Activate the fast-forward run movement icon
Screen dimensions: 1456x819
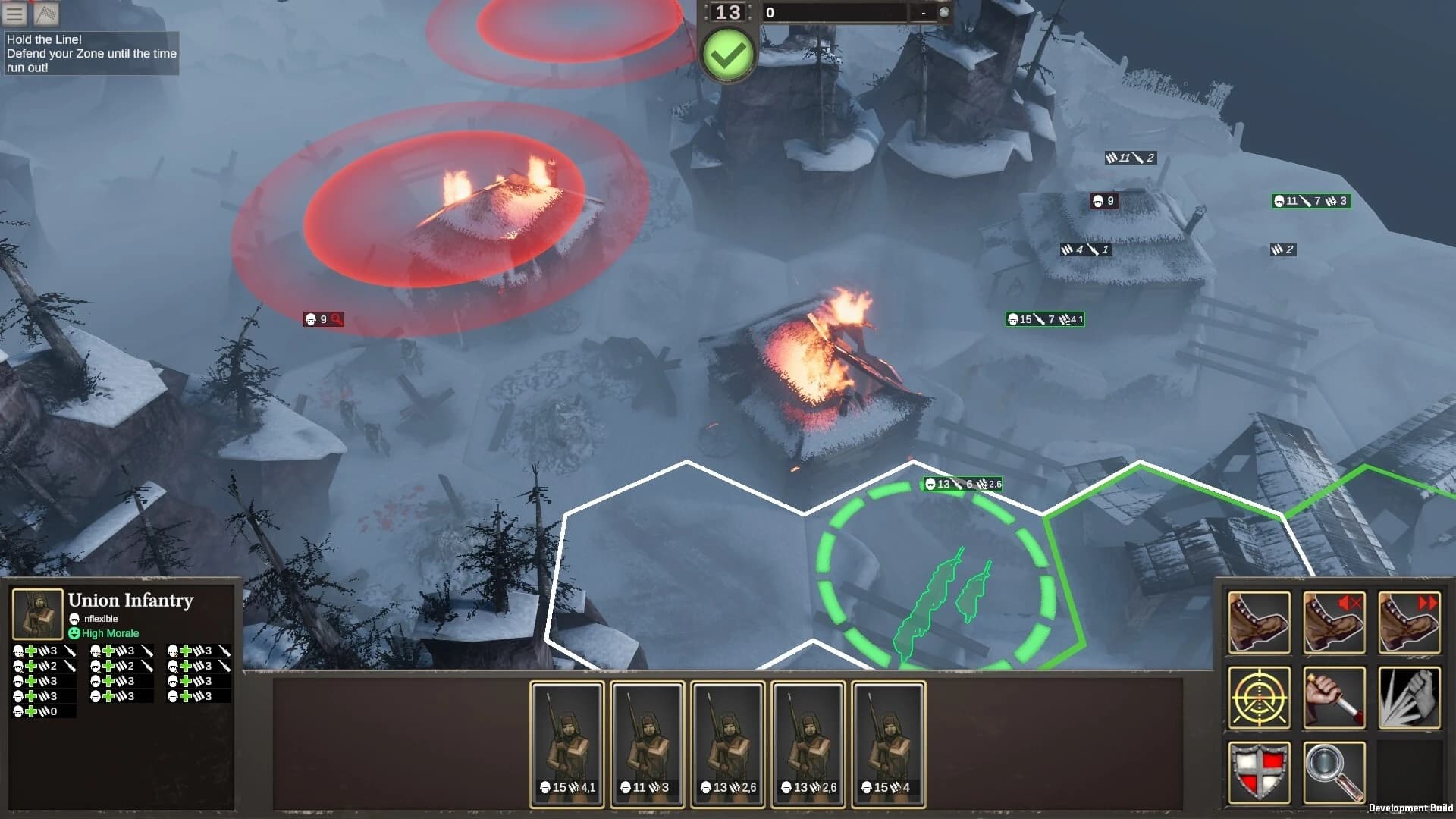(1408, 622)
